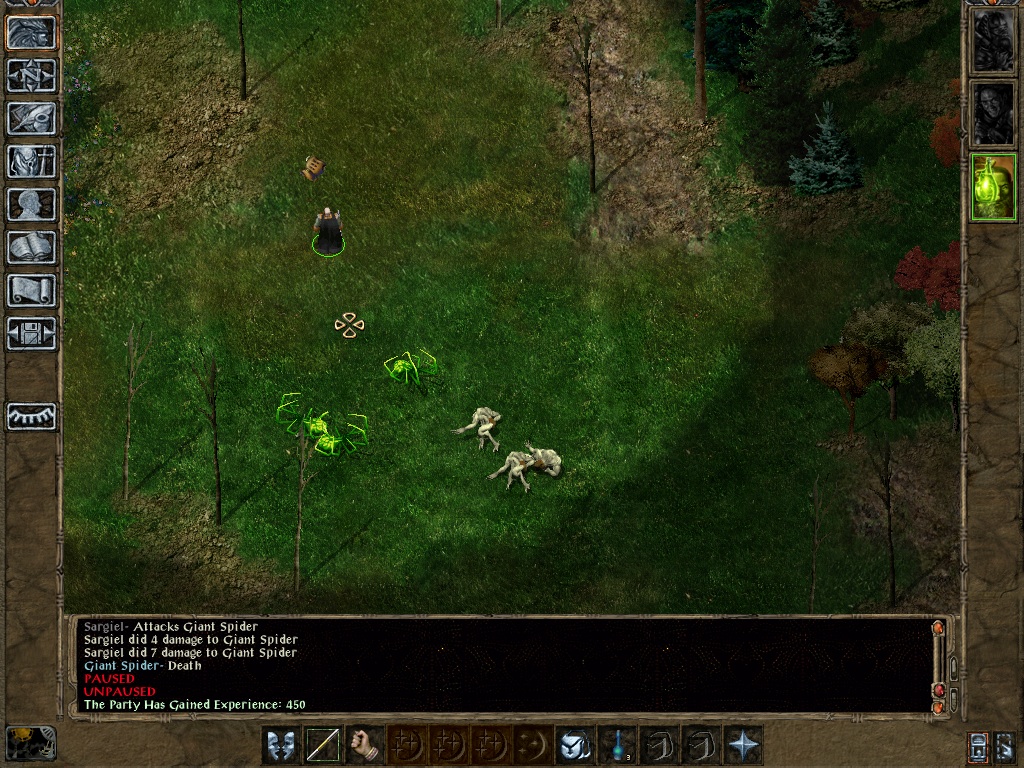This screenshot has height=768, width=1024.
Task: Open special abilities star button
Action: coord(744,745)
